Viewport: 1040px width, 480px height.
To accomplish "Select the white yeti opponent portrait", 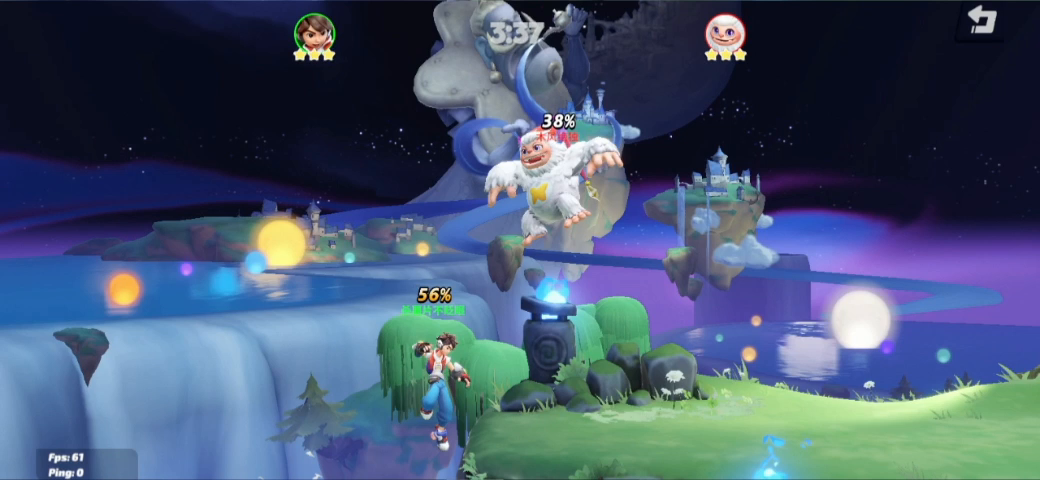I will pyautogui.click(x=724, y=32).
